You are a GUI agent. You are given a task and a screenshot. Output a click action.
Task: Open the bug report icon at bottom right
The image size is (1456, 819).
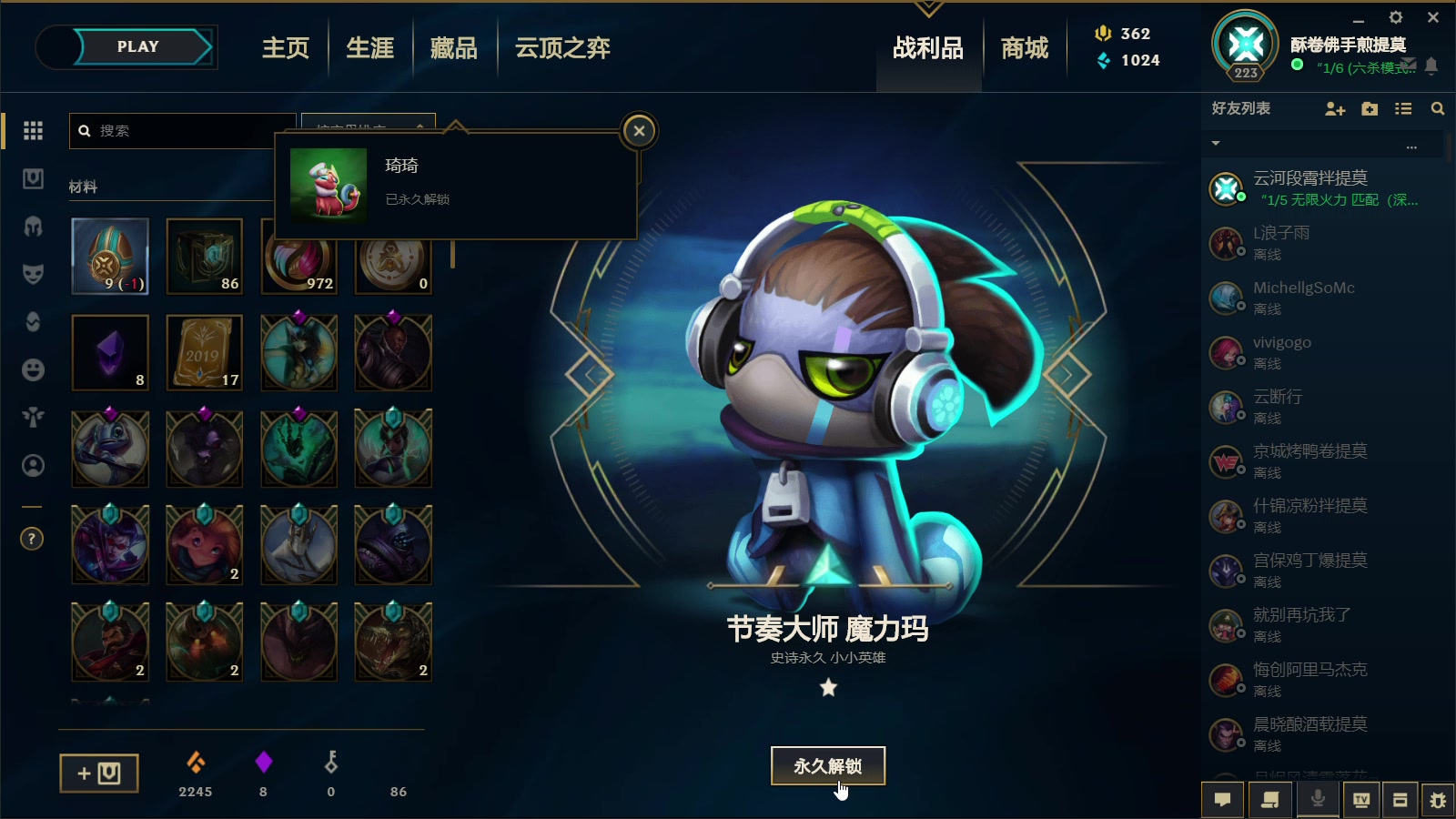[1439, 799]
